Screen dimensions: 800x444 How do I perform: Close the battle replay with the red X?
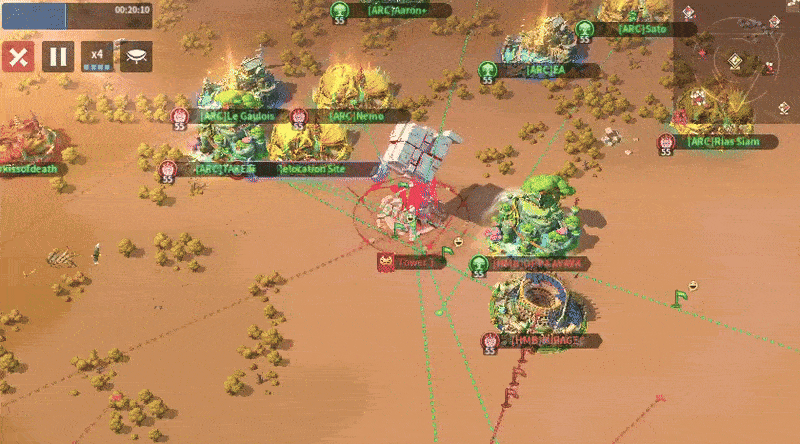17,56
